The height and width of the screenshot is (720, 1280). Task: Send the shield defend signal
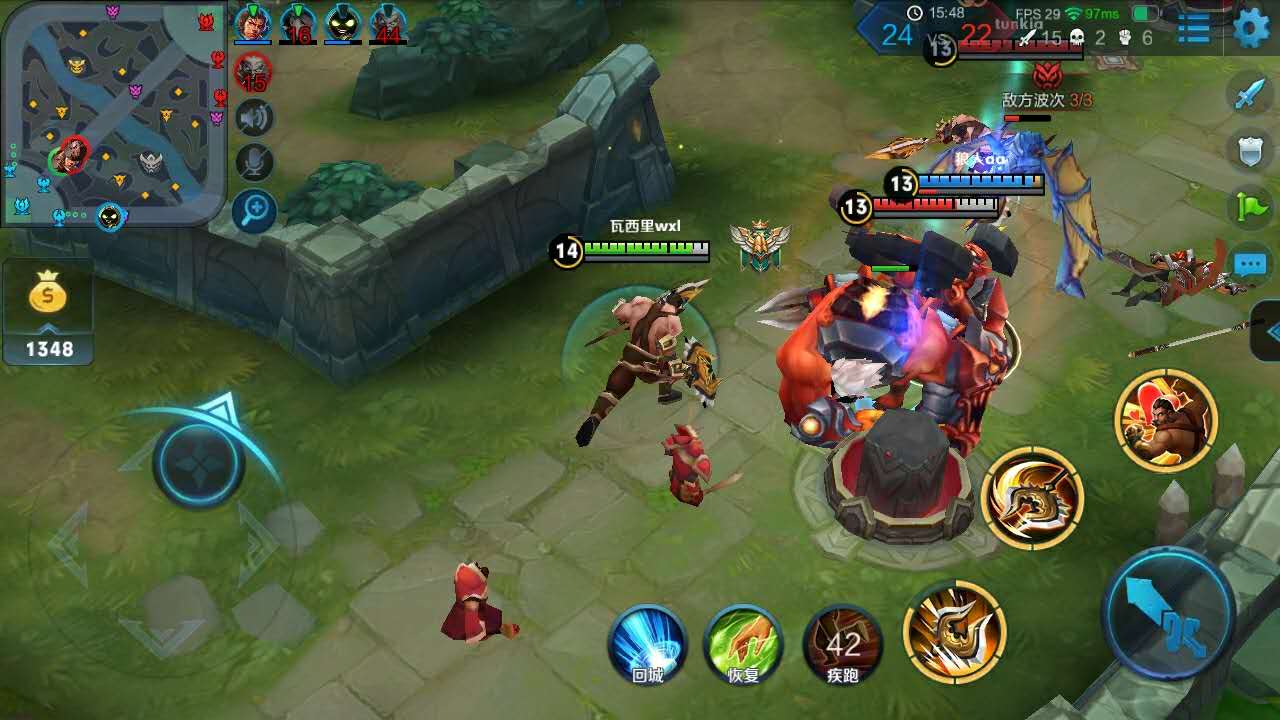1250,151
